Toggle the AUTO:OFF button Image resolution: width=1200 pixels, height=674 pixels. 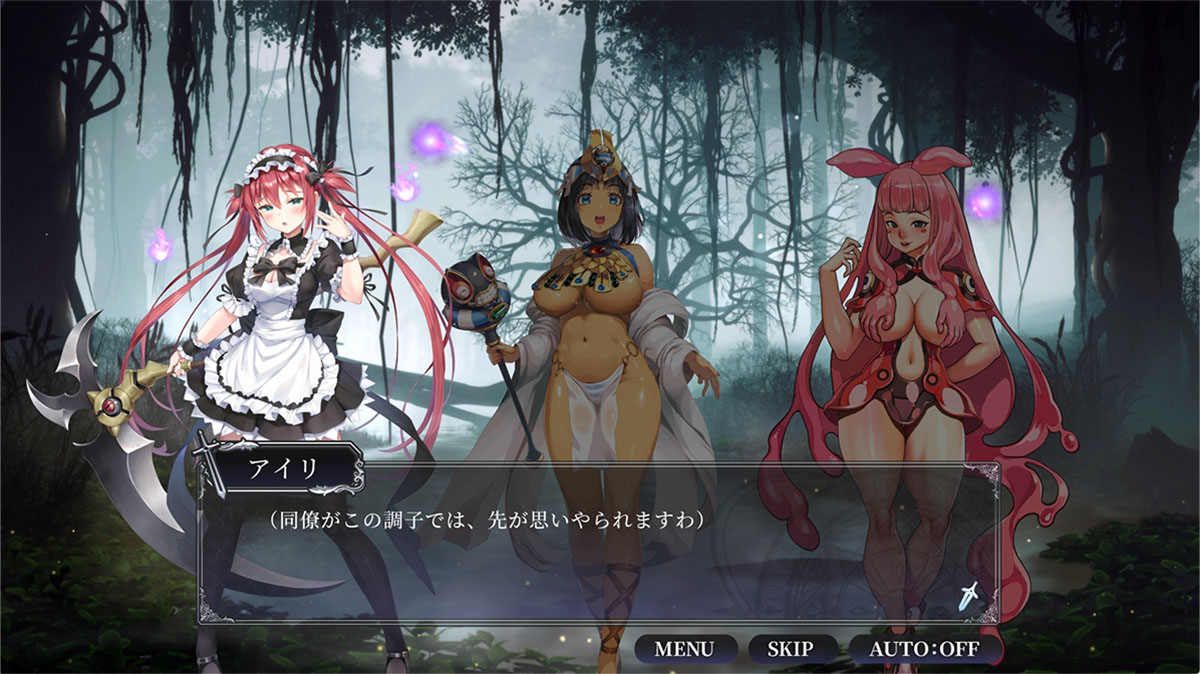pos(924,648)
